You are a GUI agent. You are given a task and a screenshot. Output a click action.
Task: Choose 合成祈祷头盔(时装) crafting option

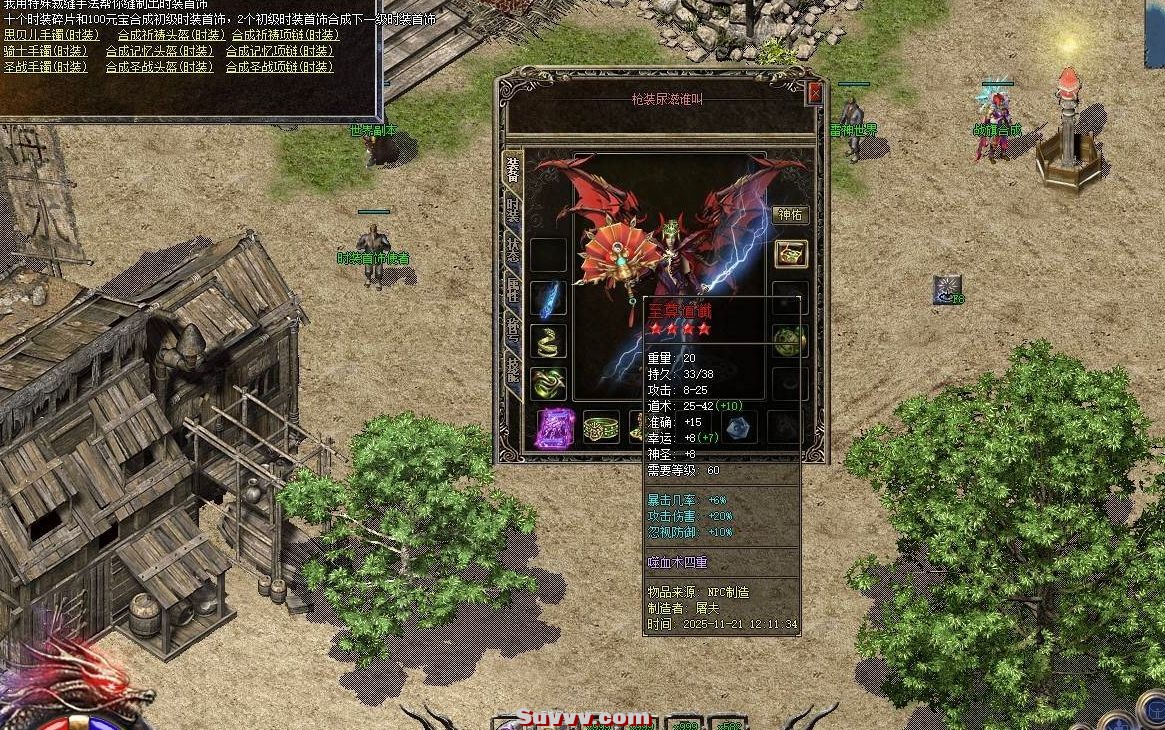point(171,34)
